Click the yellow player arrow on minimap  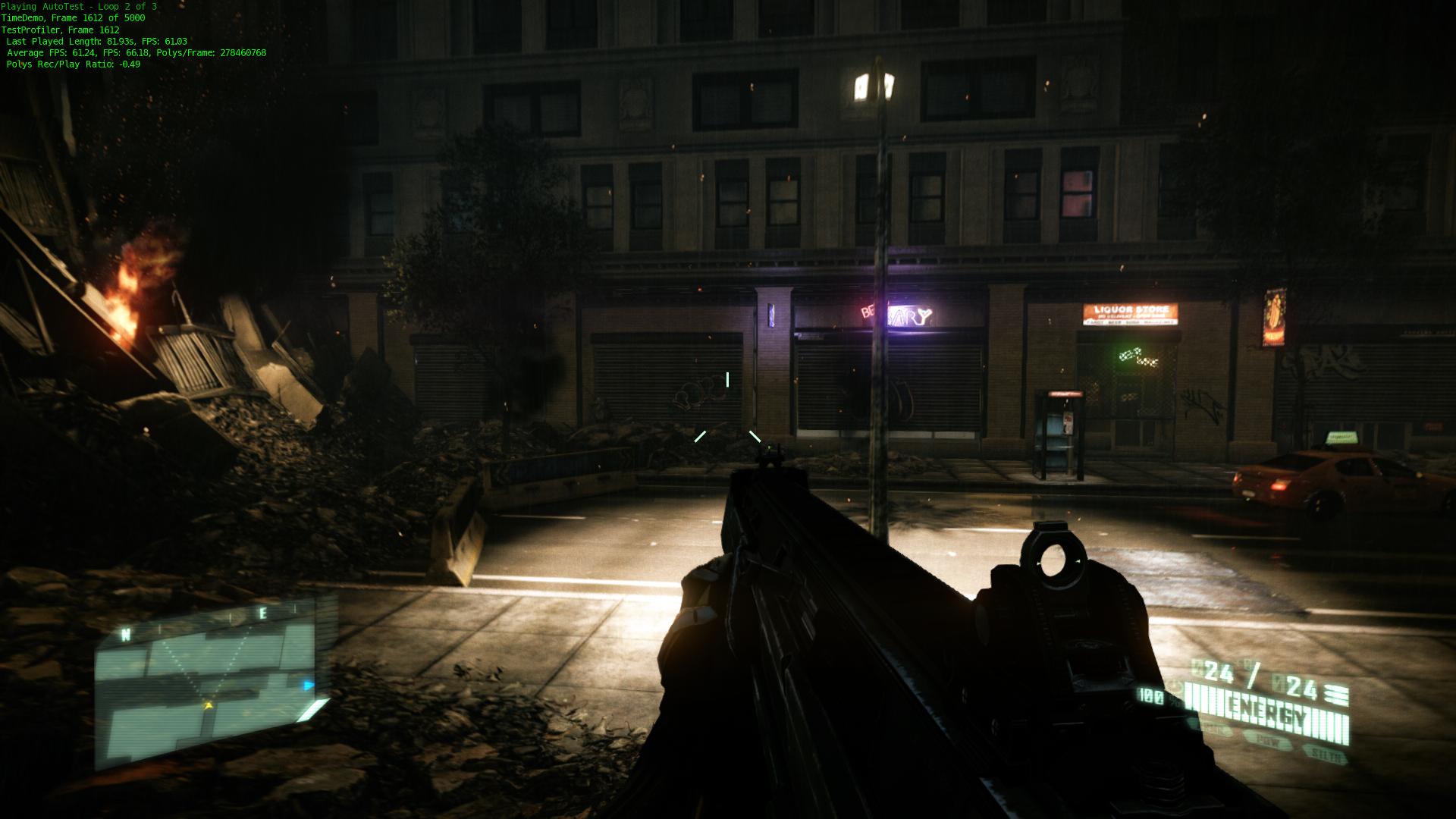tap(209, 705)
